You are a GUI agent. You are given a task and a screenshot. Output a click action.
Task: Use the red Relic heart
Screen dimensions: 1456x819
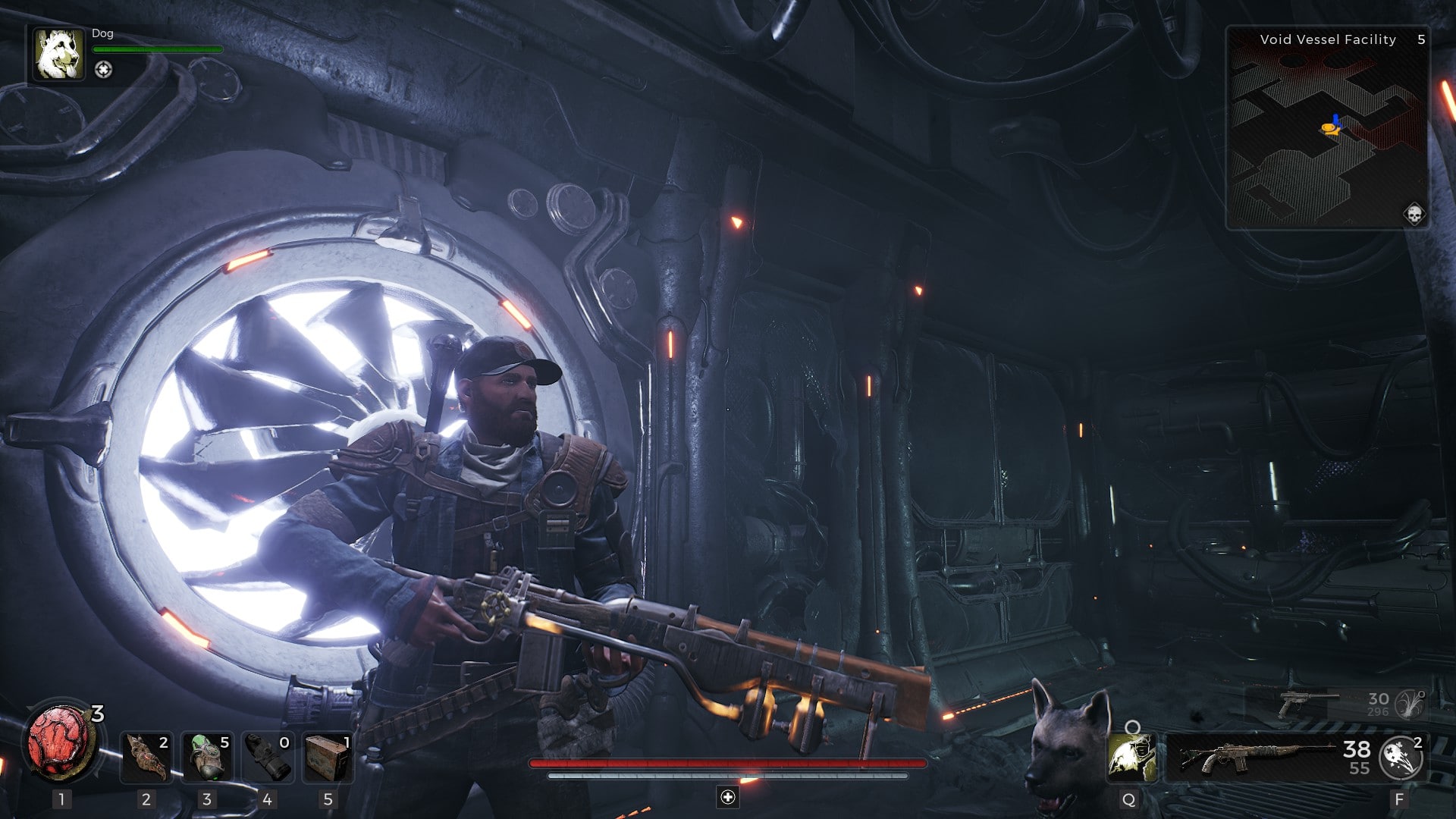coord(61,742)
